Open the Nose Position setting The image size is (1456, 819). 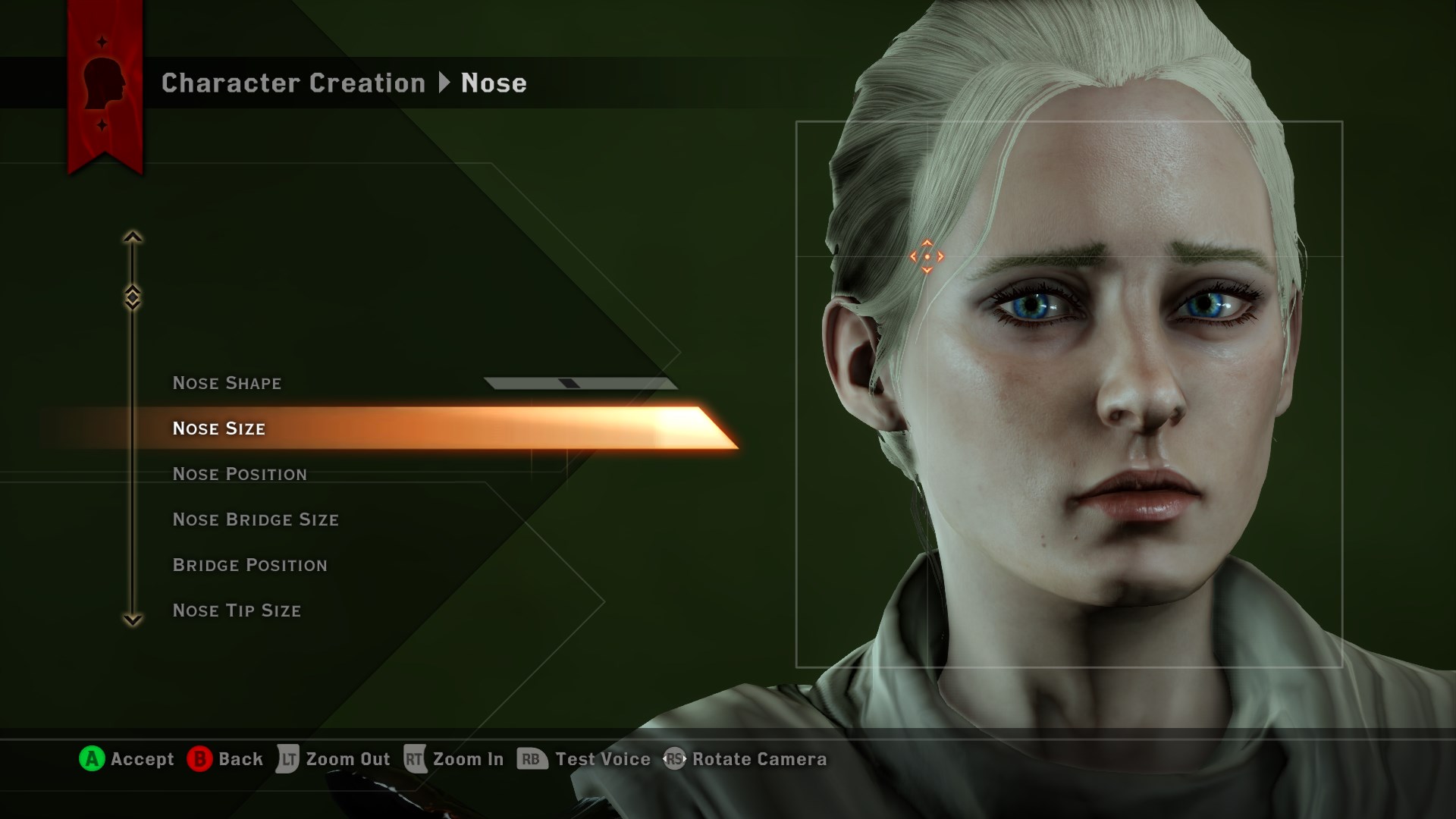[240, 474]
